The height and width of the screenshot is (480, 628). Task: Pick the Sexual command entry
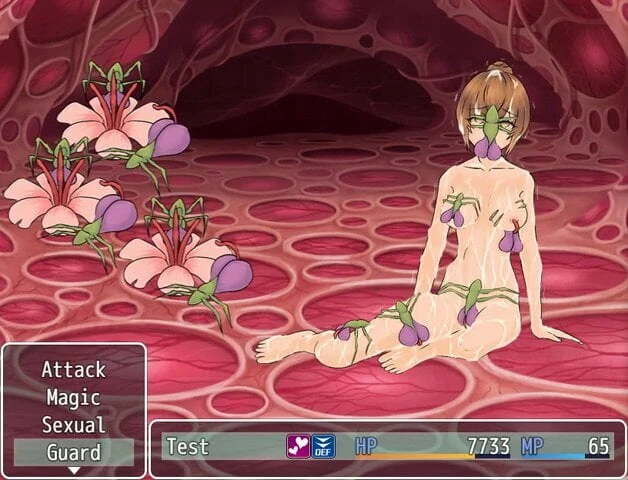73,424
